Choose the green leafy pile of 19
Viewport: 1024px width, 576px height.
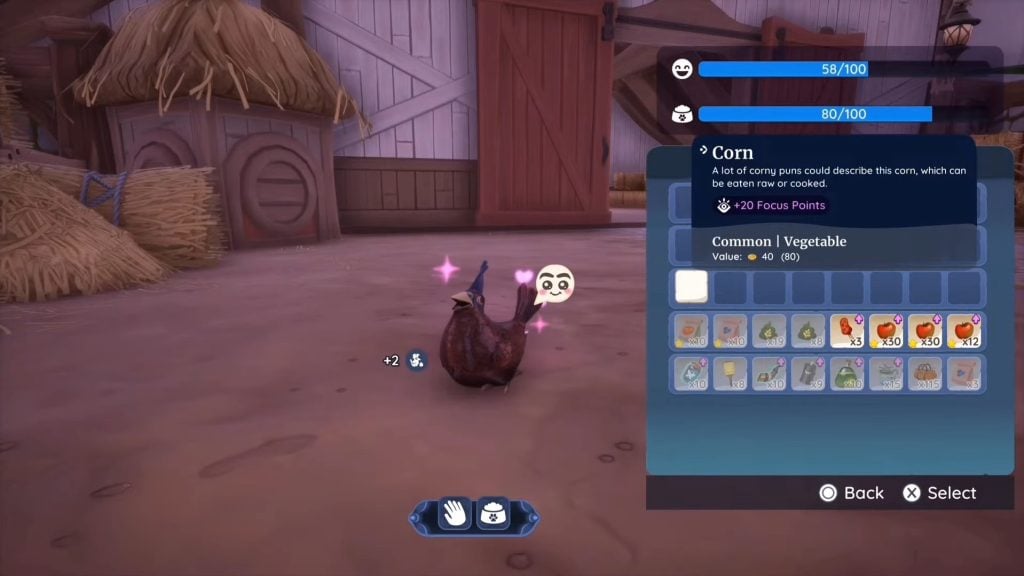click(769, 331)
